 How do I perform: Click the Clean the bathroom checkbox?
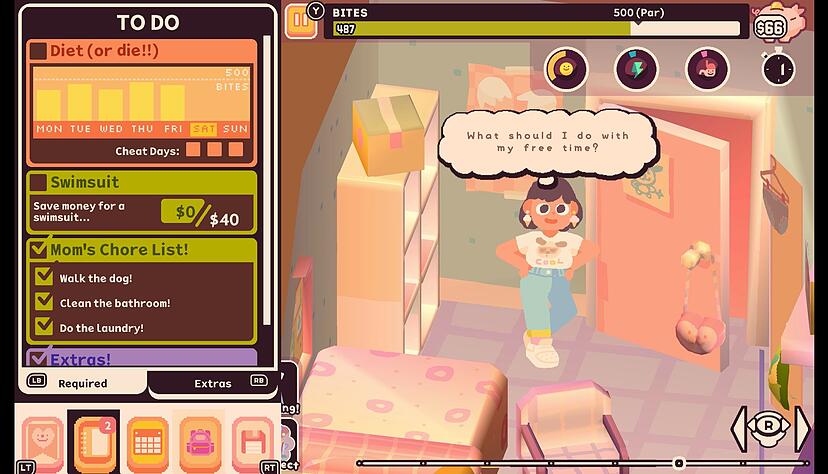[x=44, y=302]
